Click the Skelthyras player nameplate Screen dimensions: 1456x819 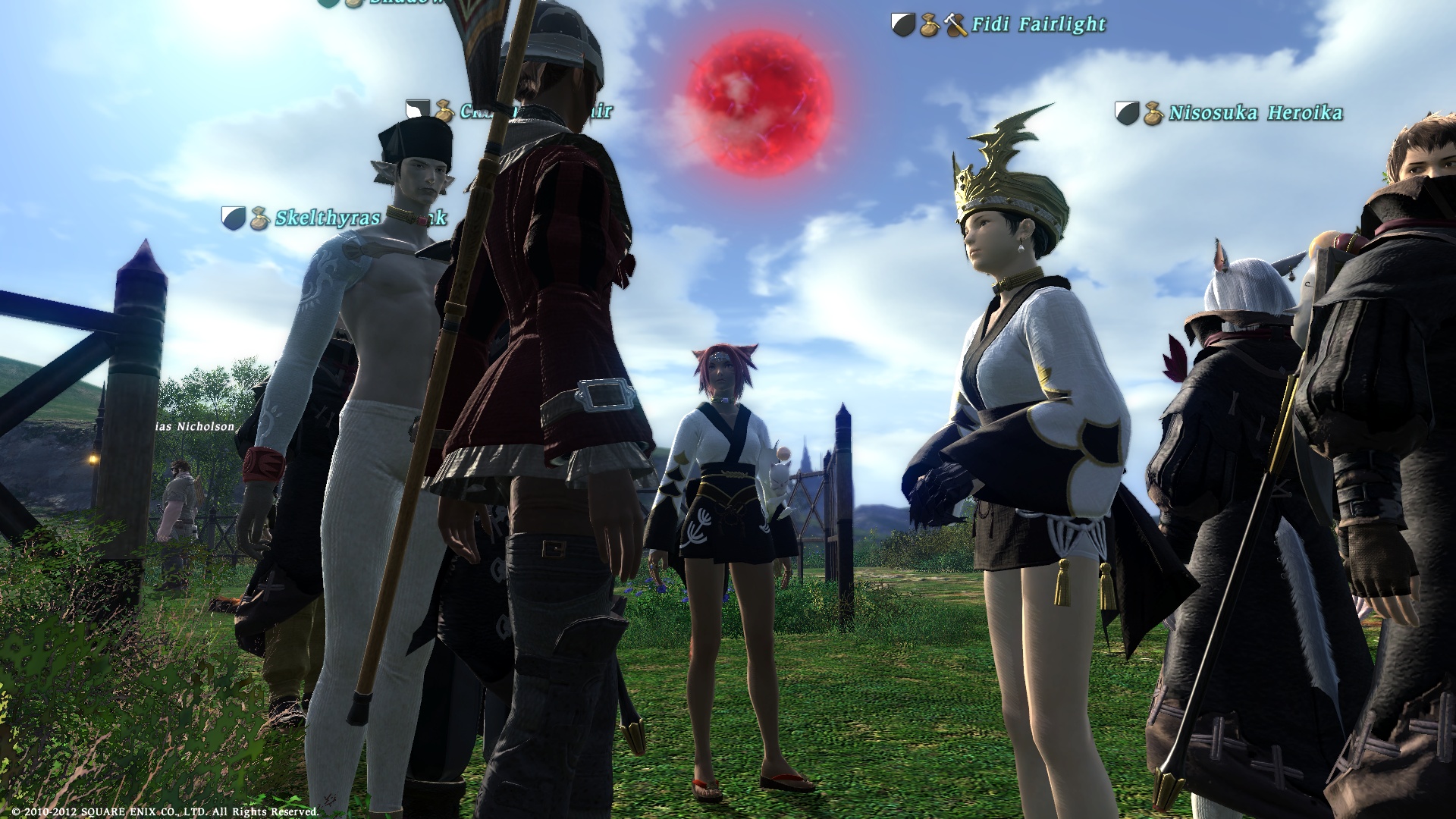pyautogui.click(x=326, y=218)
